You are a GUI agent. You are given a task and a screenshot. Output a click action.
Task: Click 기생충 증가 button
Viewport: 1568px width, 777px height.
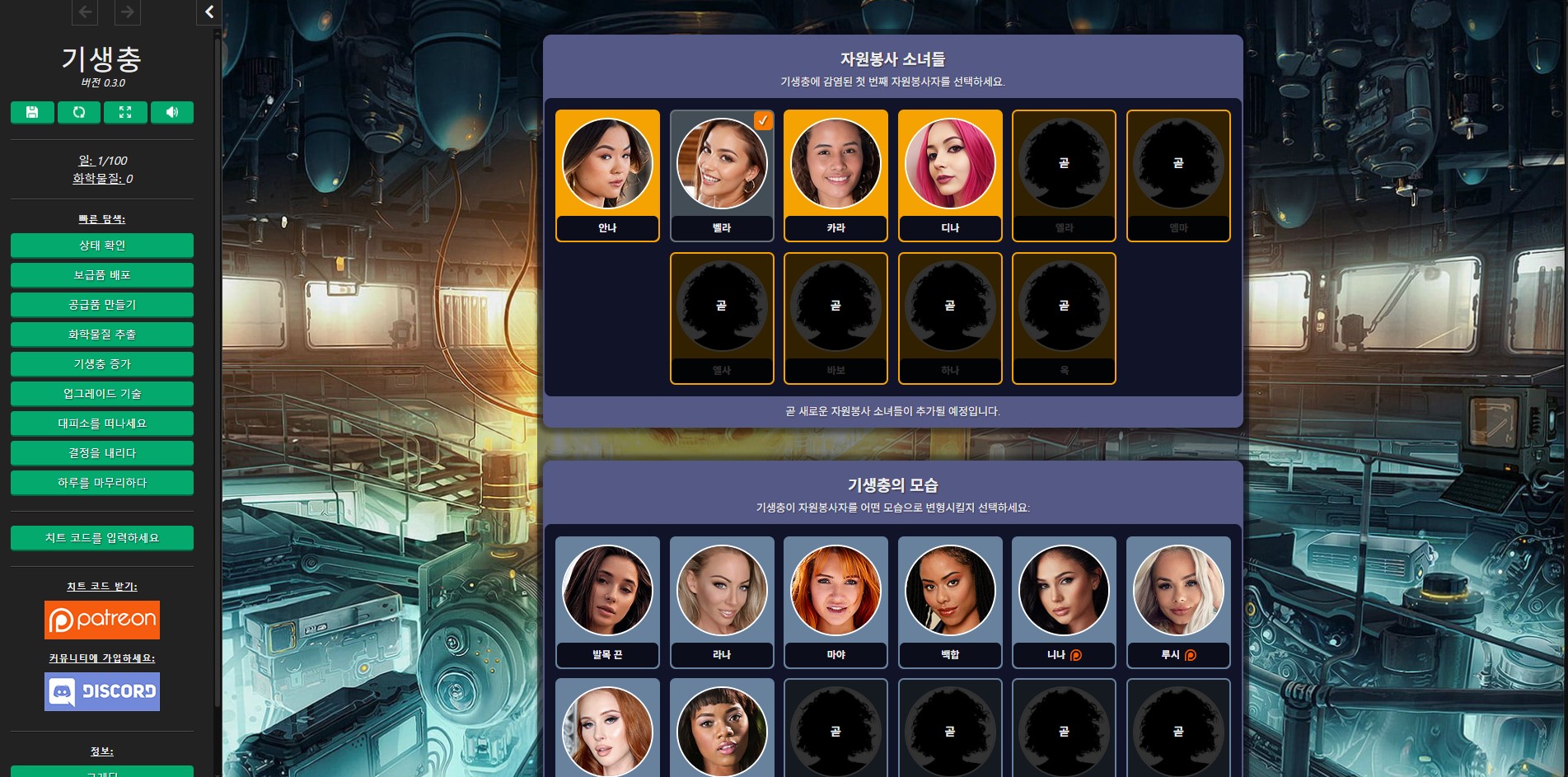(x=102, y=364)
